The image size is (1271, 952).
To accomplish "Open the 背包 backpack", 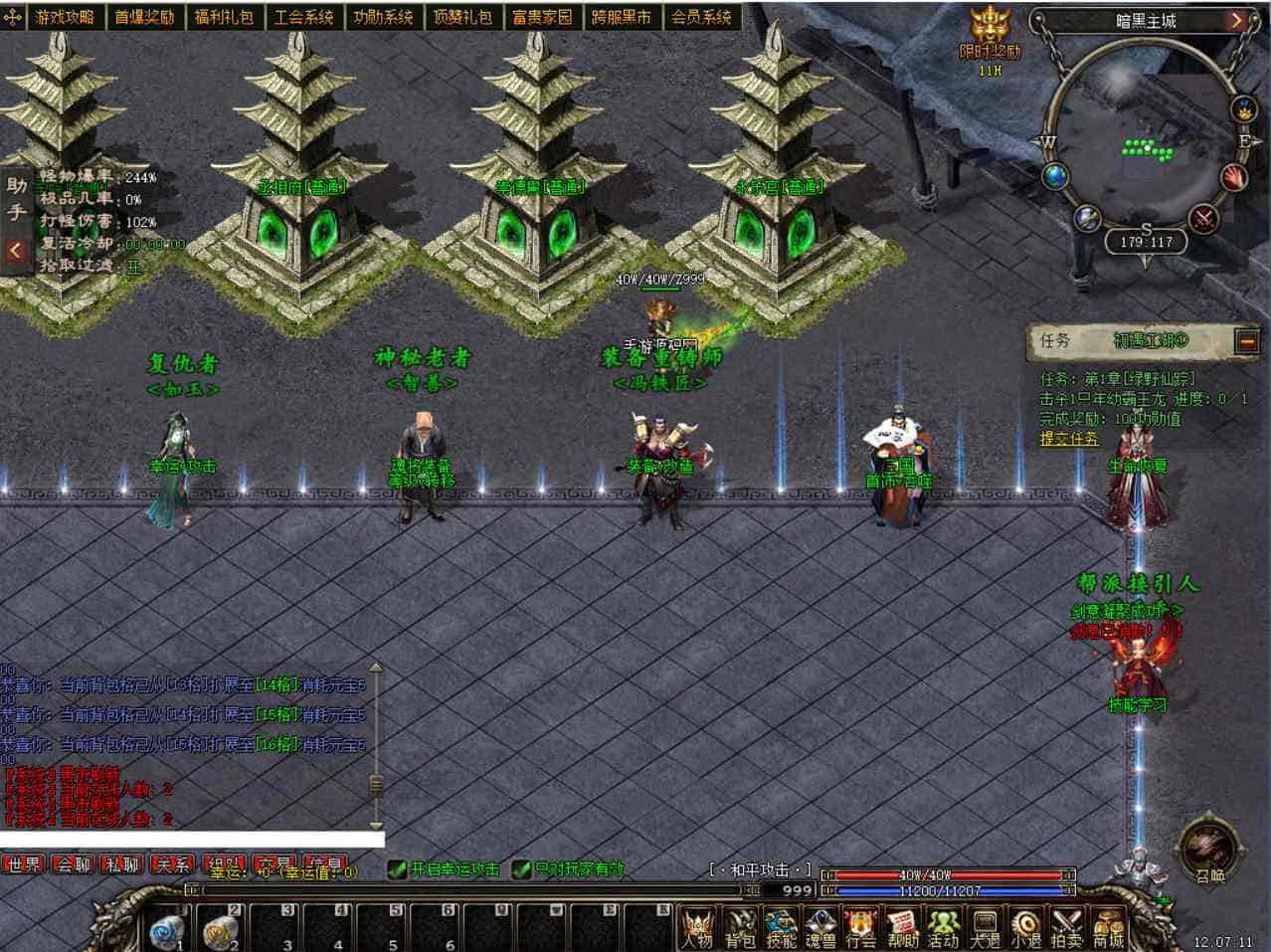I will pyautogui.click(x=740, y=927).
